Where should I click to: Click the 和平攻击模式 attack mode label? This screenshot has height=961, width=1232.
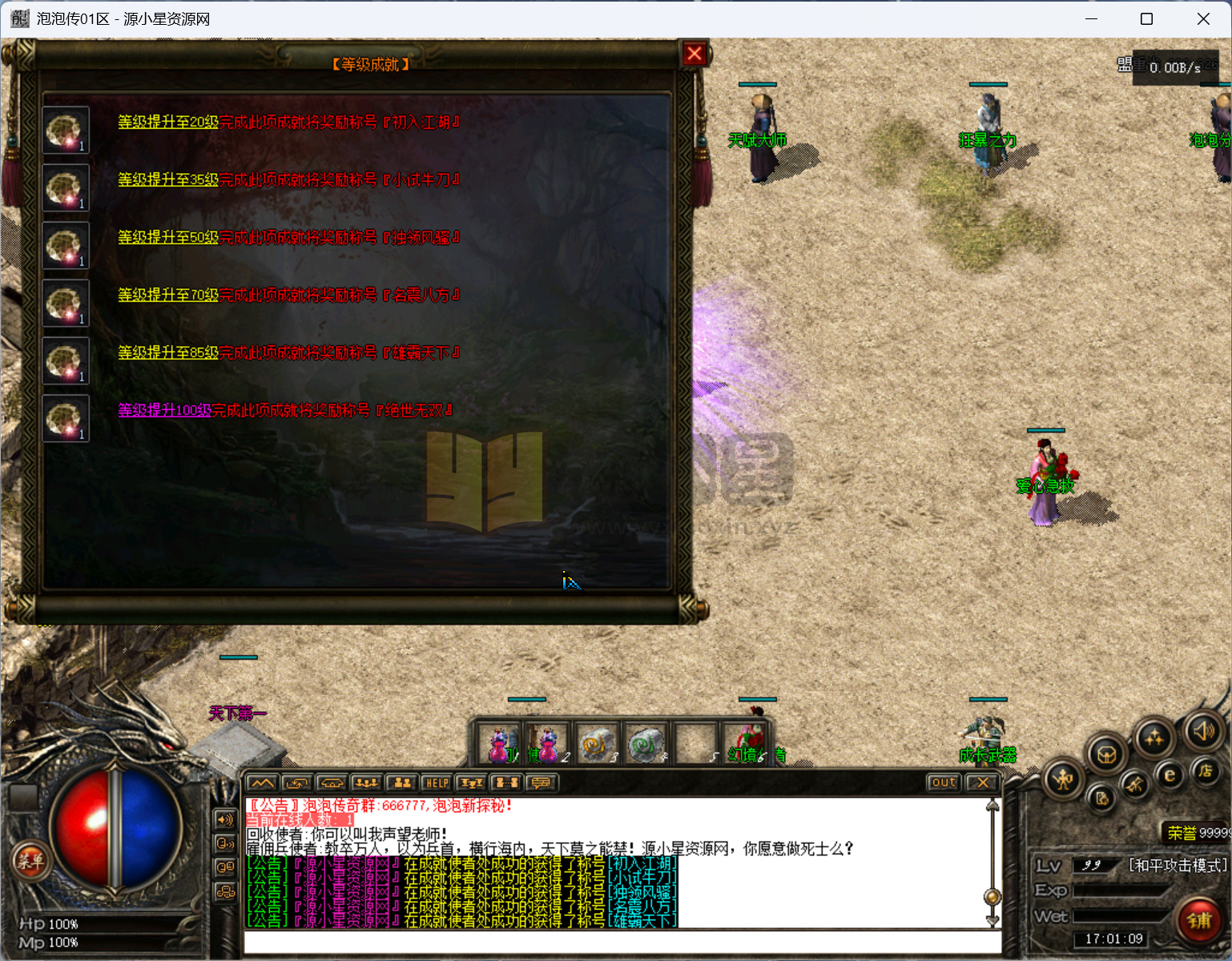tap(1178, 866)
